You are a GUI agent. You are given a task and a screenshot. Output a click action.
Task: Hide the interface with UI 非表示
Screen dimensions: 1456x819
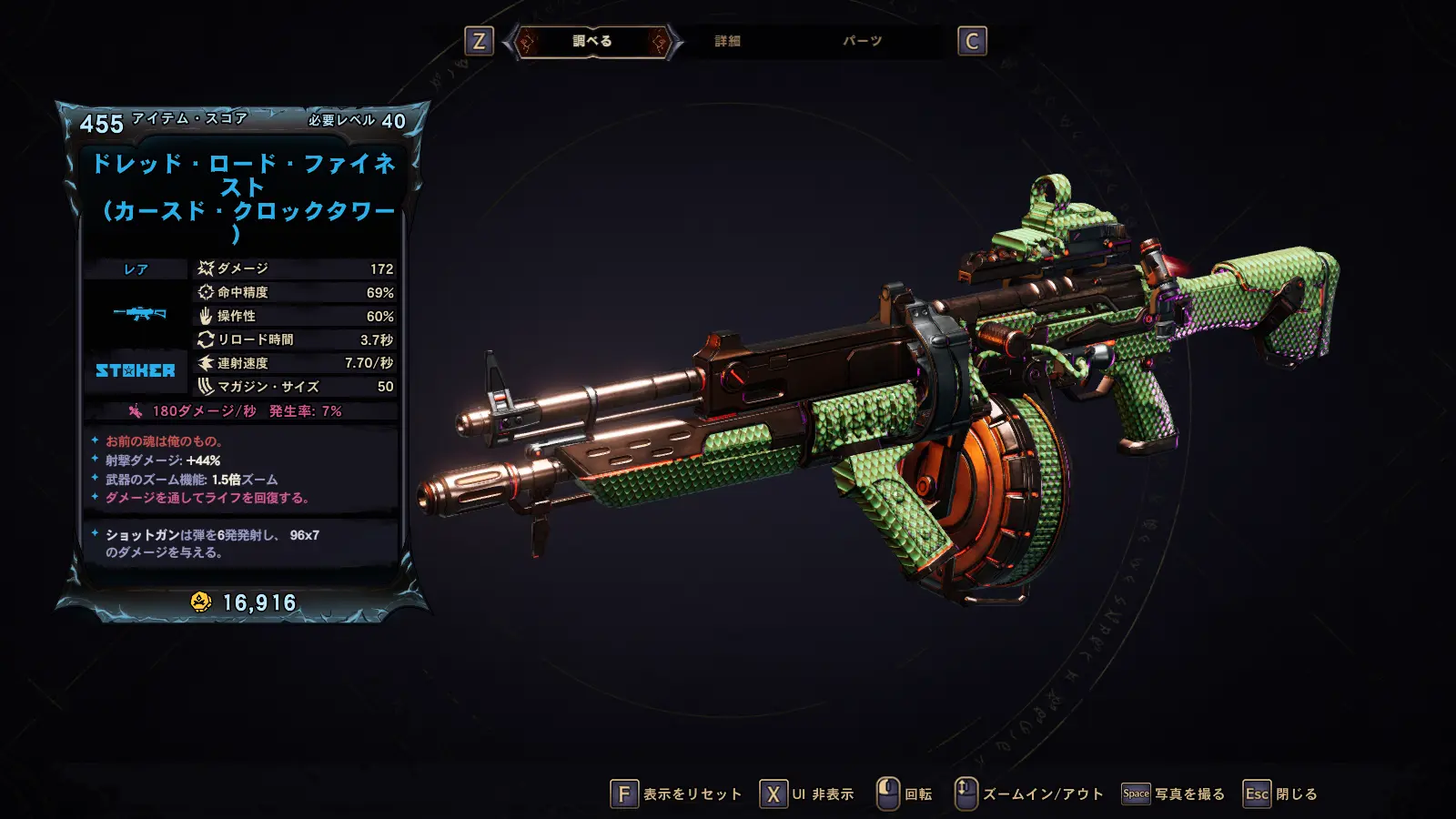click(808, 794)
